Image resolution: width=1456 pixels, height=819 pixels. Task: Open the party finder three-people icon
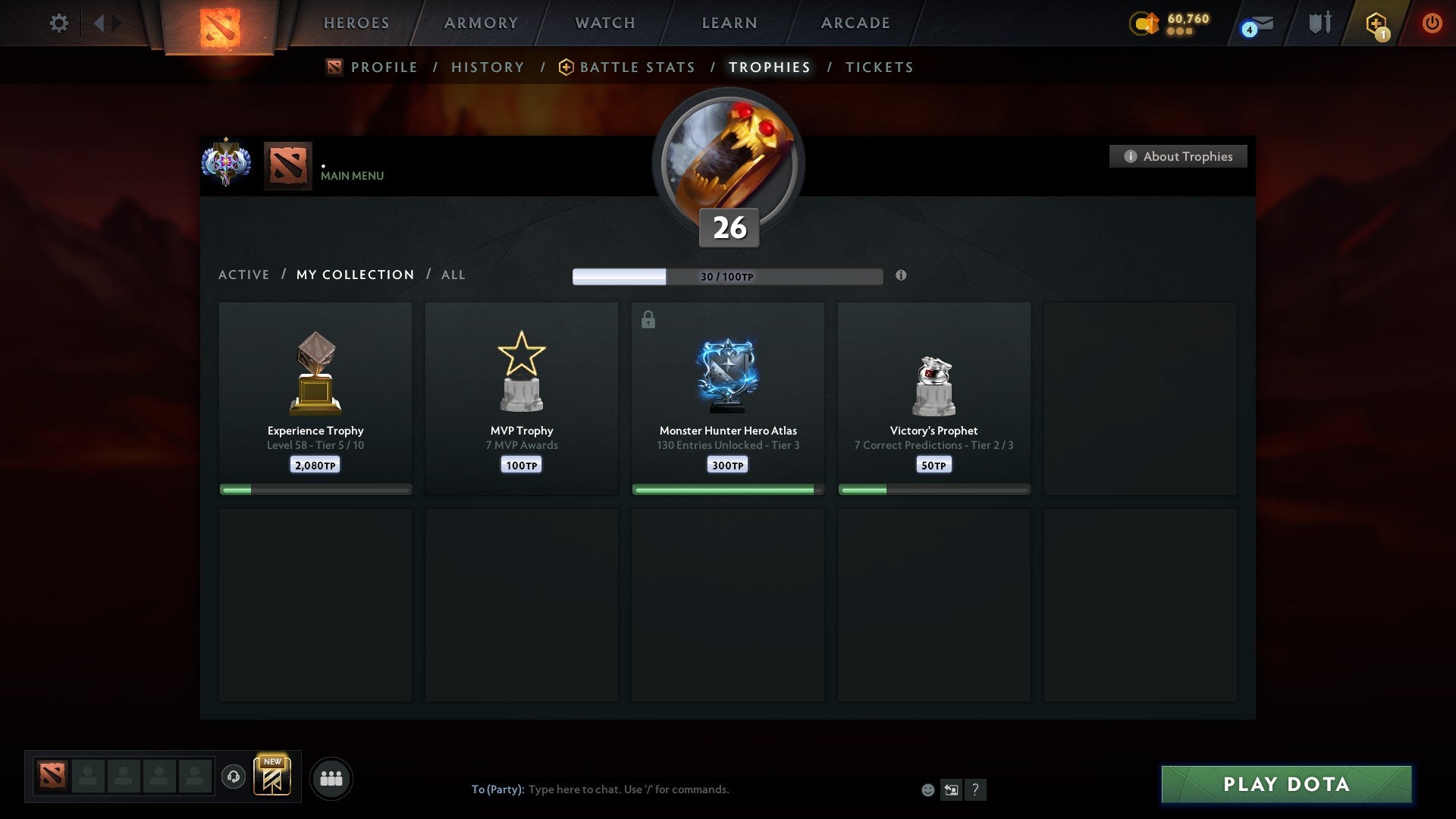click(x=331, y=777)
